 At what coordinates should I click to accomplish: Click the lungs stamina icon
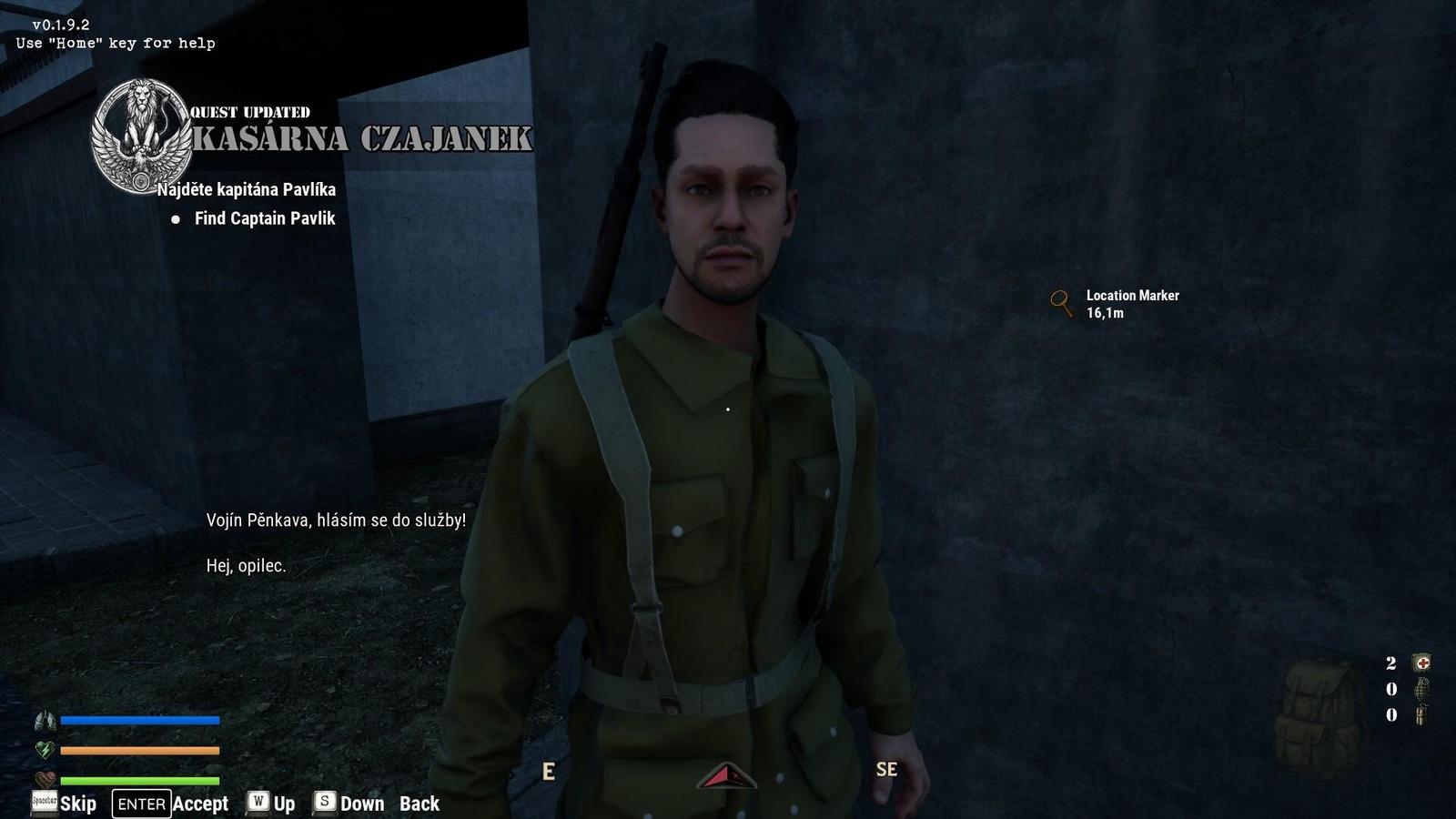44,720
